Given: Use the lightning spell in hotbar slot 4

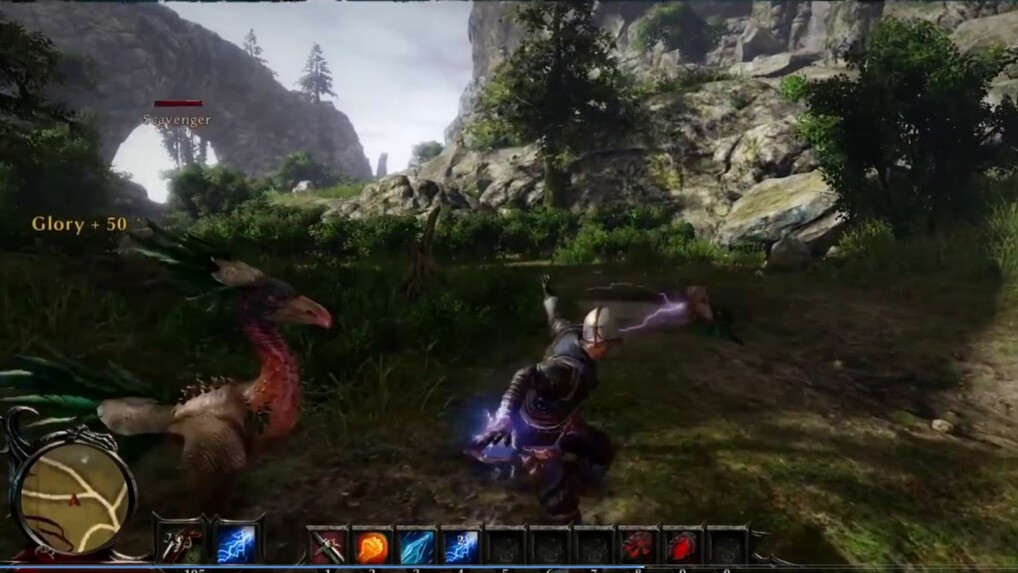Looking at the screenshot, I should (460, 546).
